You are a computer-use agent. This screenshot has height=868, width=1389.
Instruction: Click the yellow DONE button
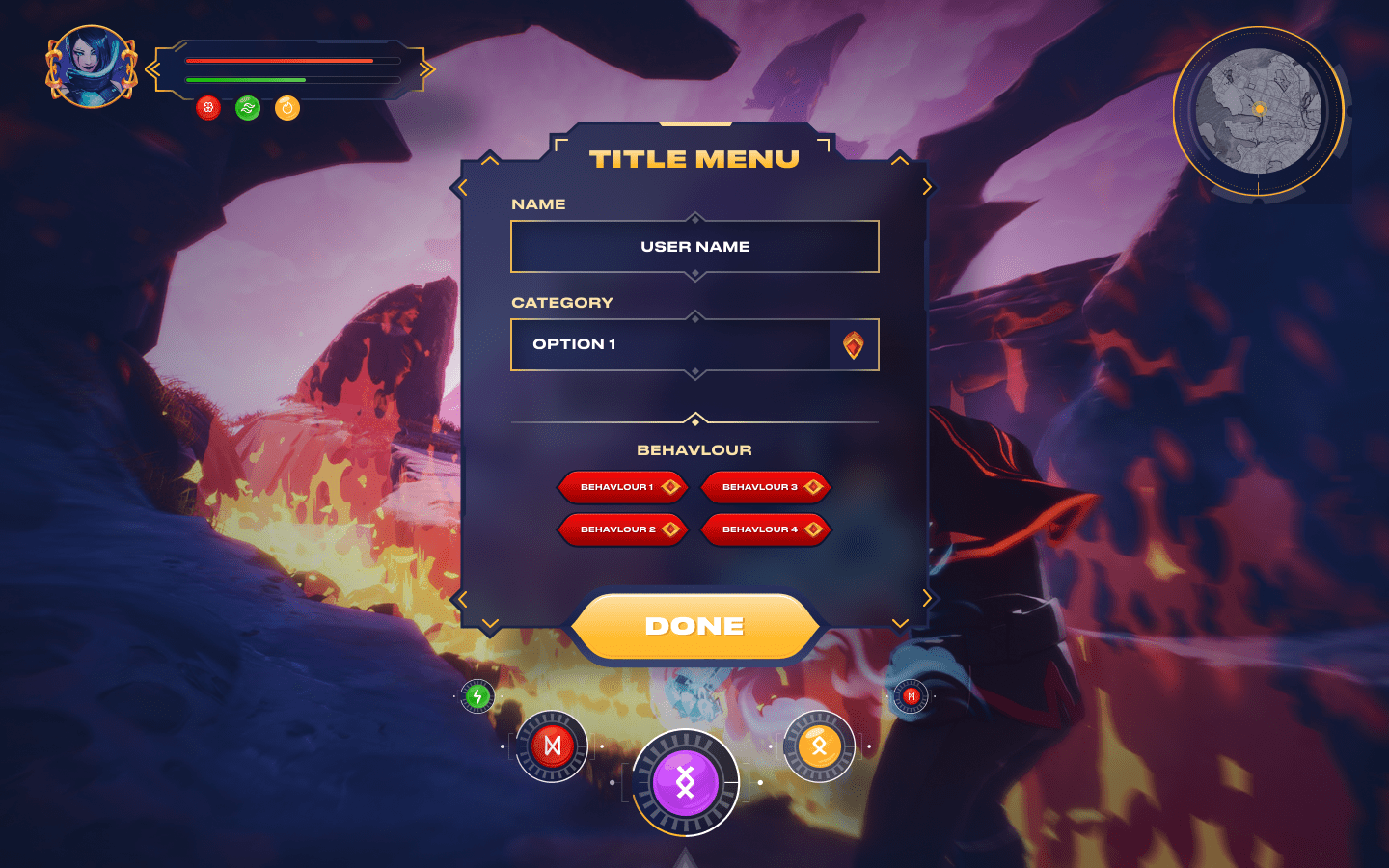[x=694, y=626]
